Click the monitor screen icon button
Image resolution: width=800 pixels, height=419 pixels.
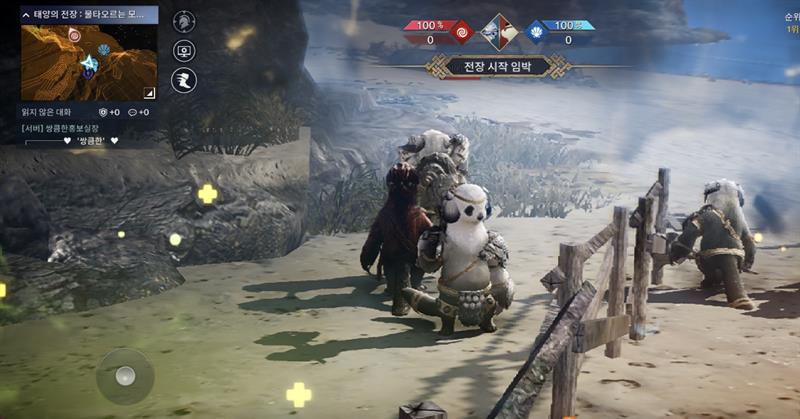pyautogui.click(x=184, y=51)
